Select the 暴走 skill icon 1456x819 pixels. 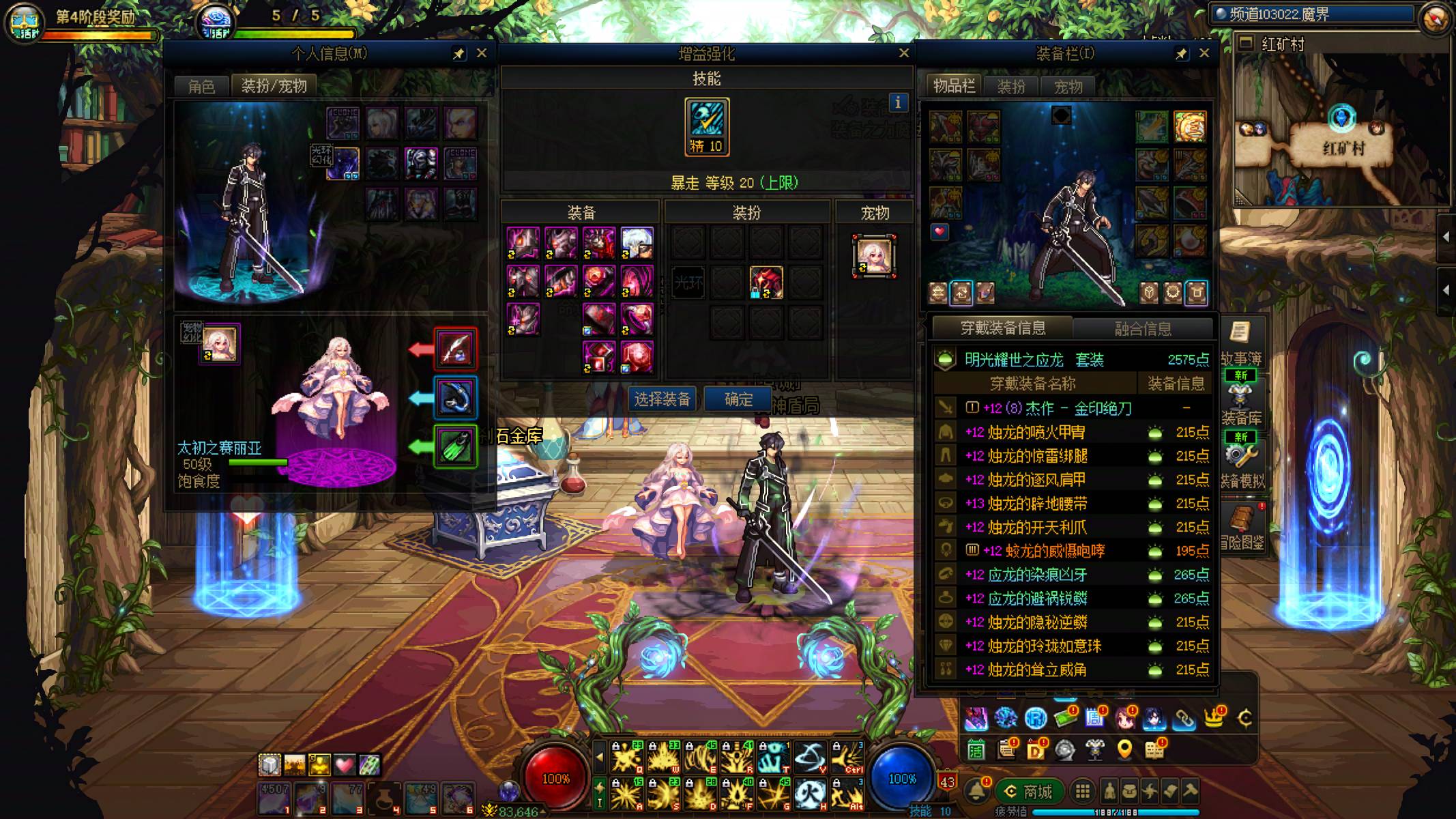coord(706,126)
